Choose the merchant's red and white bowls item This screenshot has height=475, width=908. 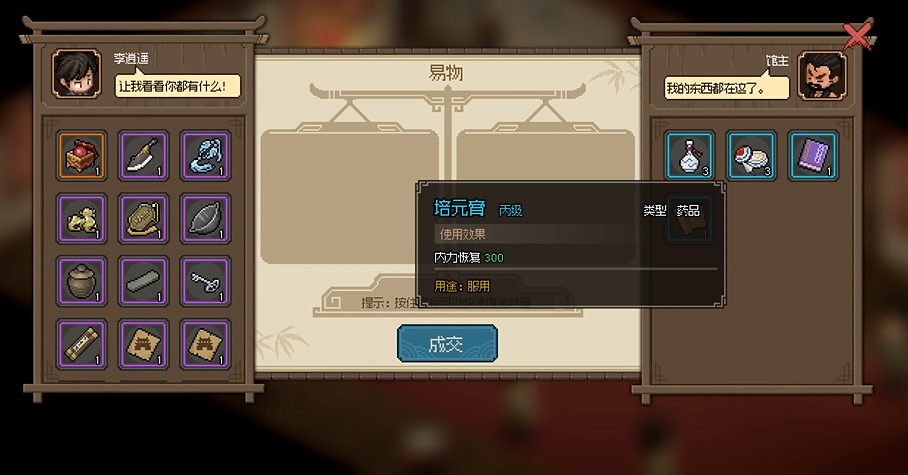(751, 155)
